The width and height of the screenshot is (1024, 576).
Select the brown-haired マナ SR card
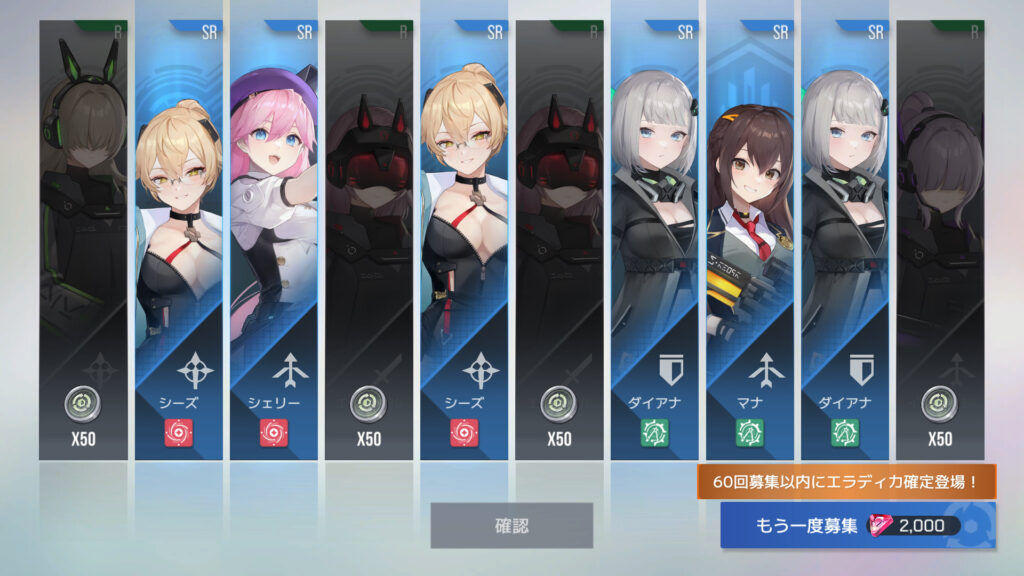click(x=749, y=240)
